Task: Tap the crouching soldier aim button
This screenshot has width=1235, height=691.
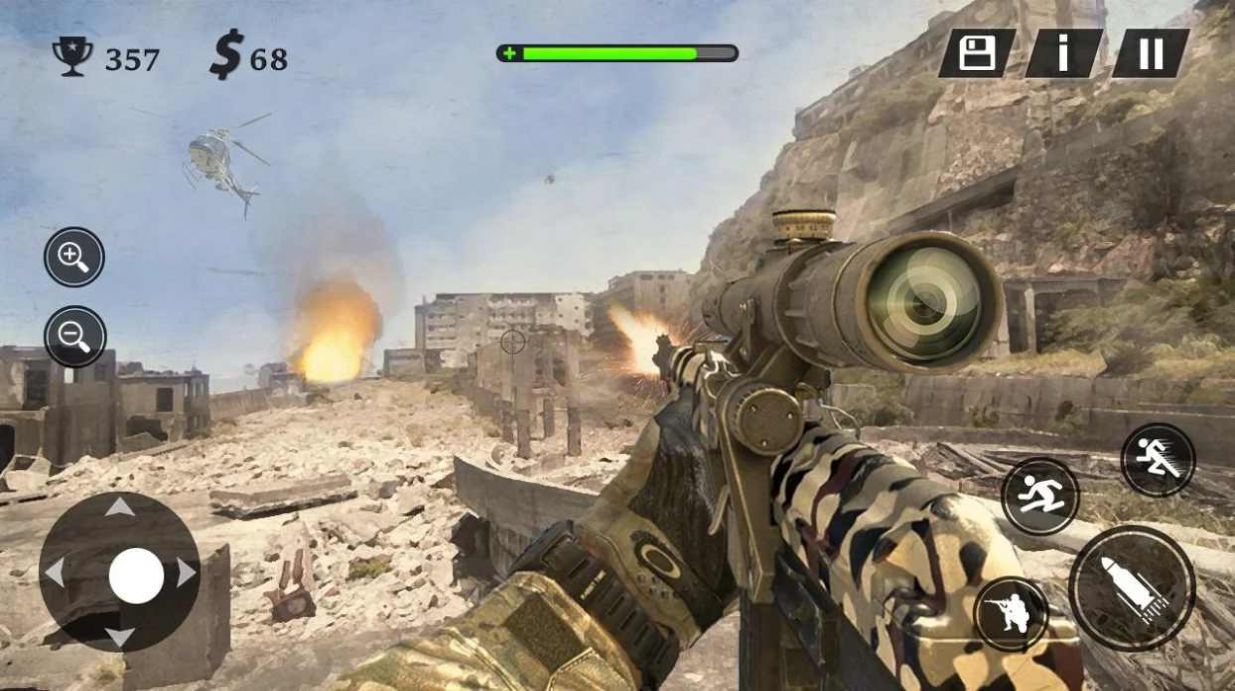Action: pos(1011,613)
